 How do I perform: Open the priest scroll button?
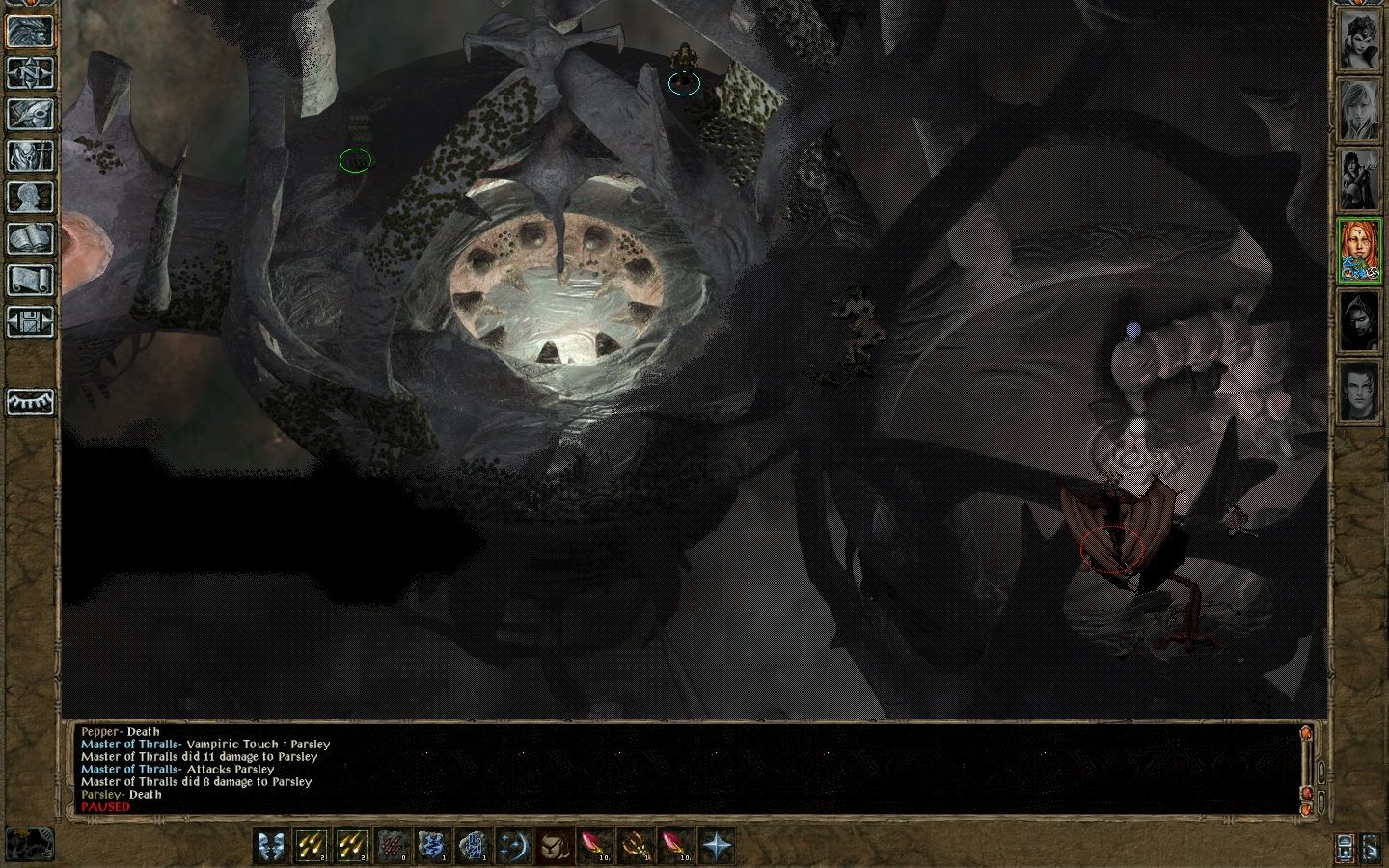(x=30, y=280)
